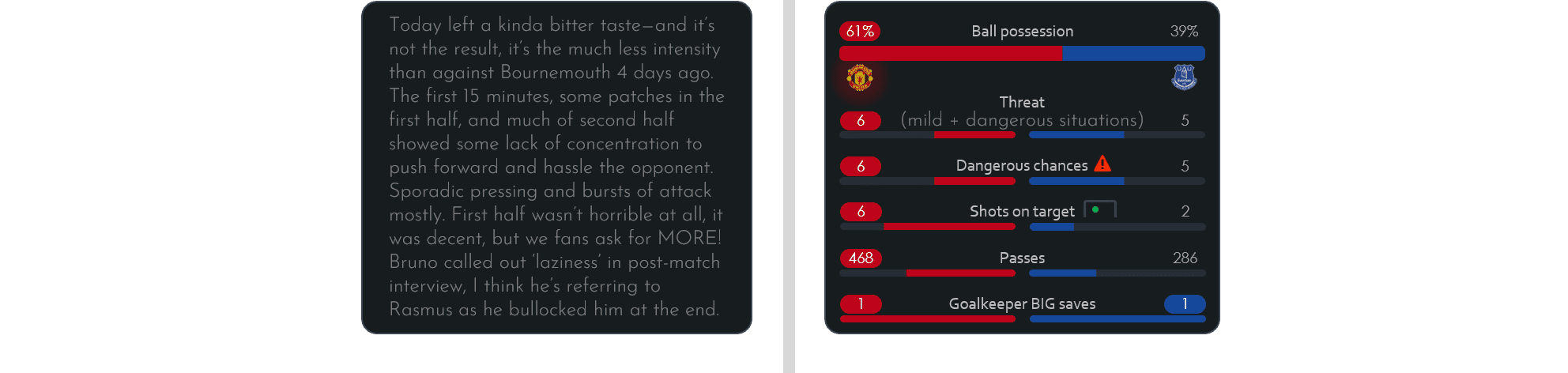Select the Everton club crest
Viewport: 1568px width, 373px height.
tap(1184, 77)
